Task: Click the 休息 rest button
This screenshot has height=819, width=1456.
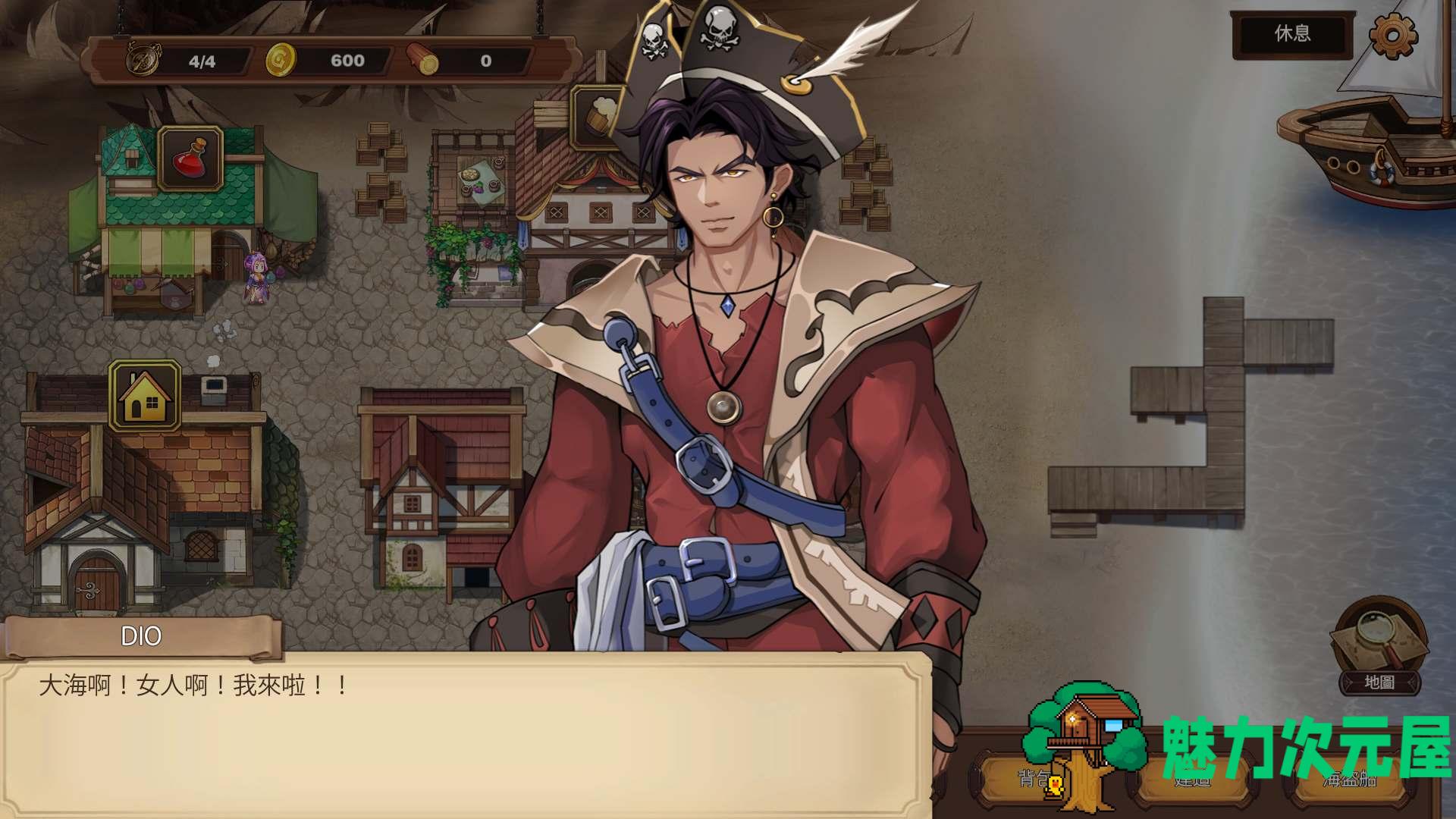Action: pos(1292,34)
